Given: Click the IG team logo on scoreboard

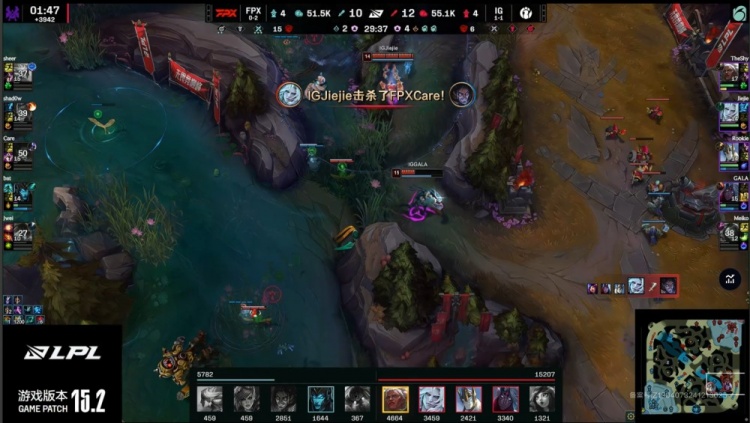Looking at the screenshot, I should point(526,13).
